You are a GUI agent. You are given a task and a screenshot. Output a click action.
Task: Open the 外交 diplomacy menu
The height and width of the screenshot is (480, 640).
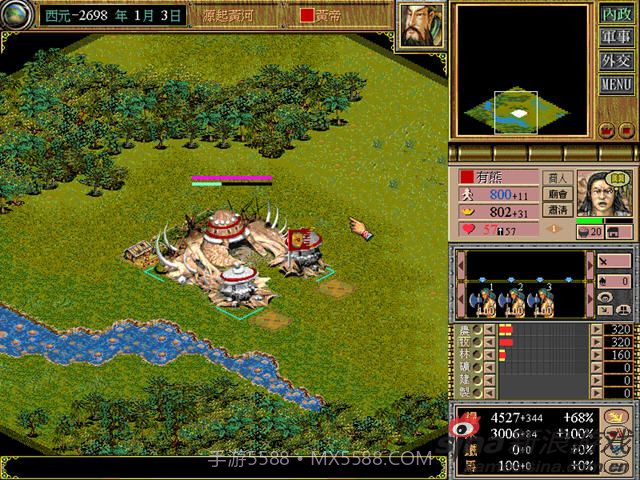click(616, 61)
